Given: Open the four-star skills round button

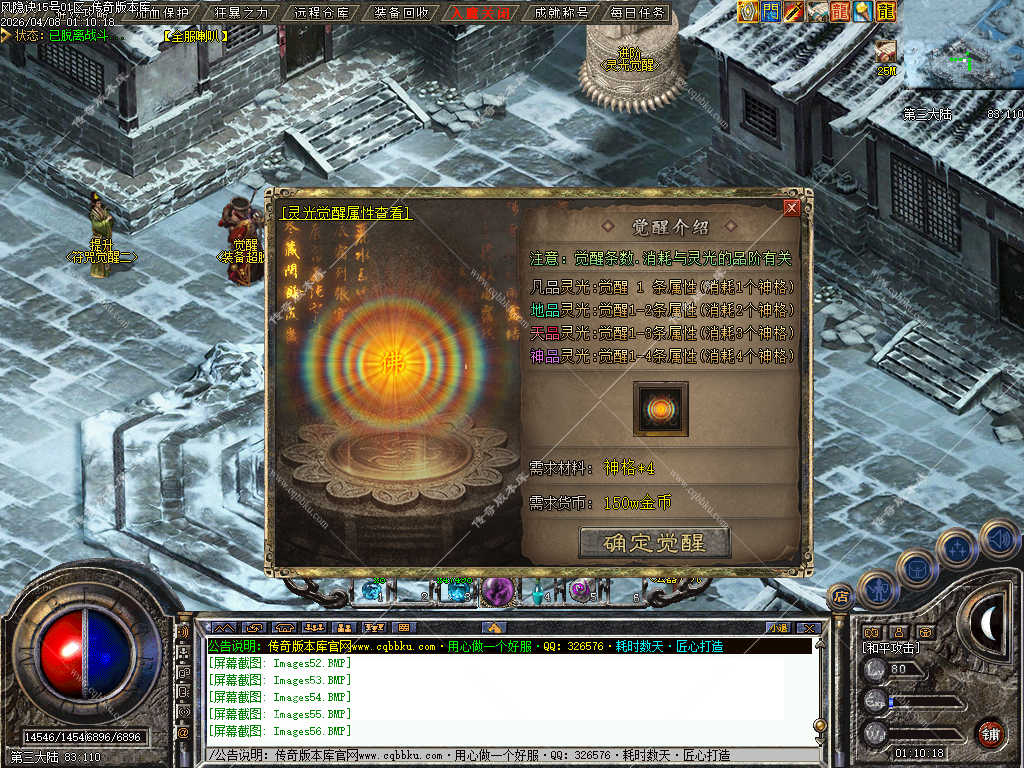Looking at the screenshot, I should click(x=957, y=550).
